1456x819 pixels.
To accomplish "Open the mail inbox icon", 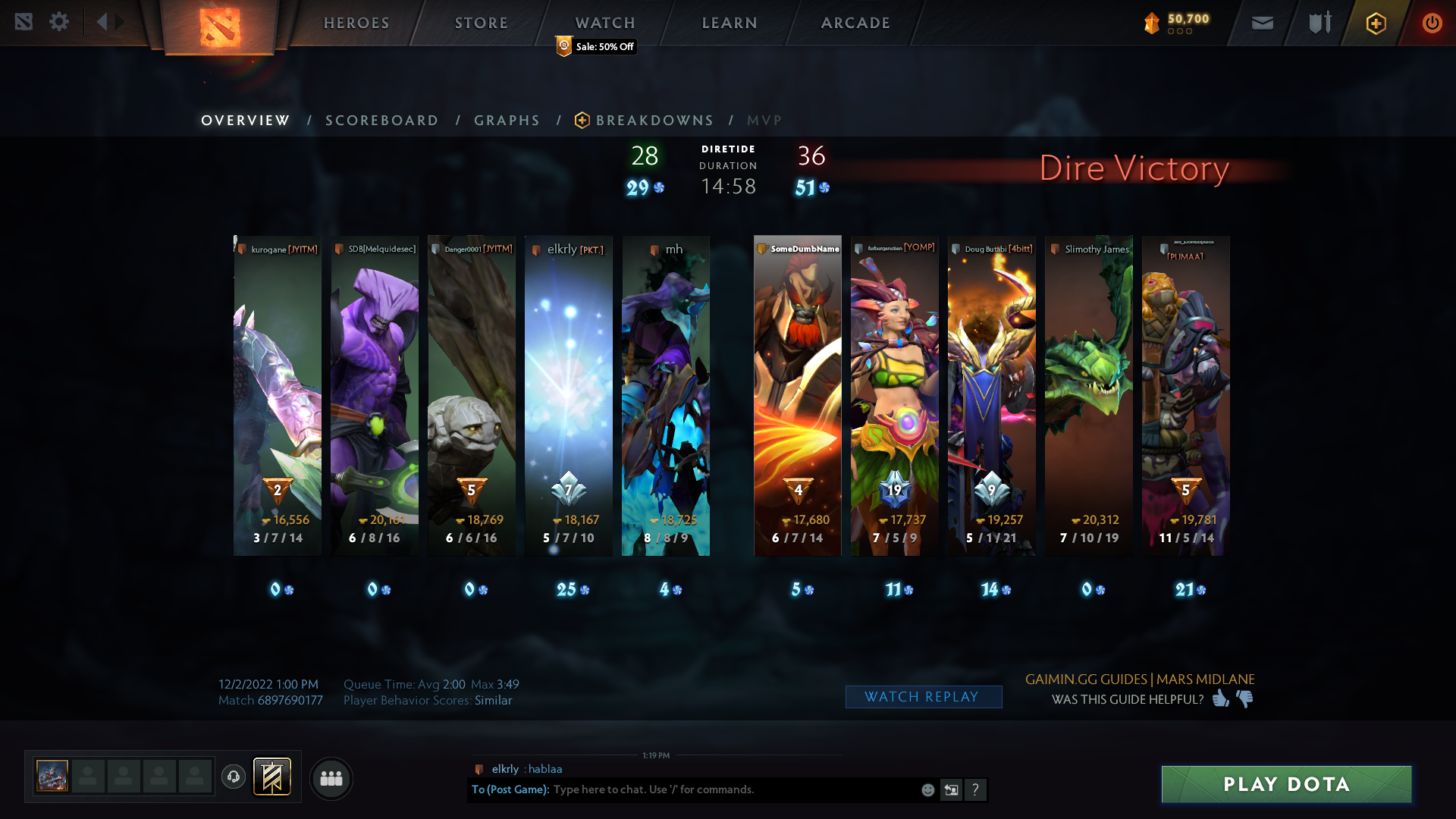I will pos(1262,23).
